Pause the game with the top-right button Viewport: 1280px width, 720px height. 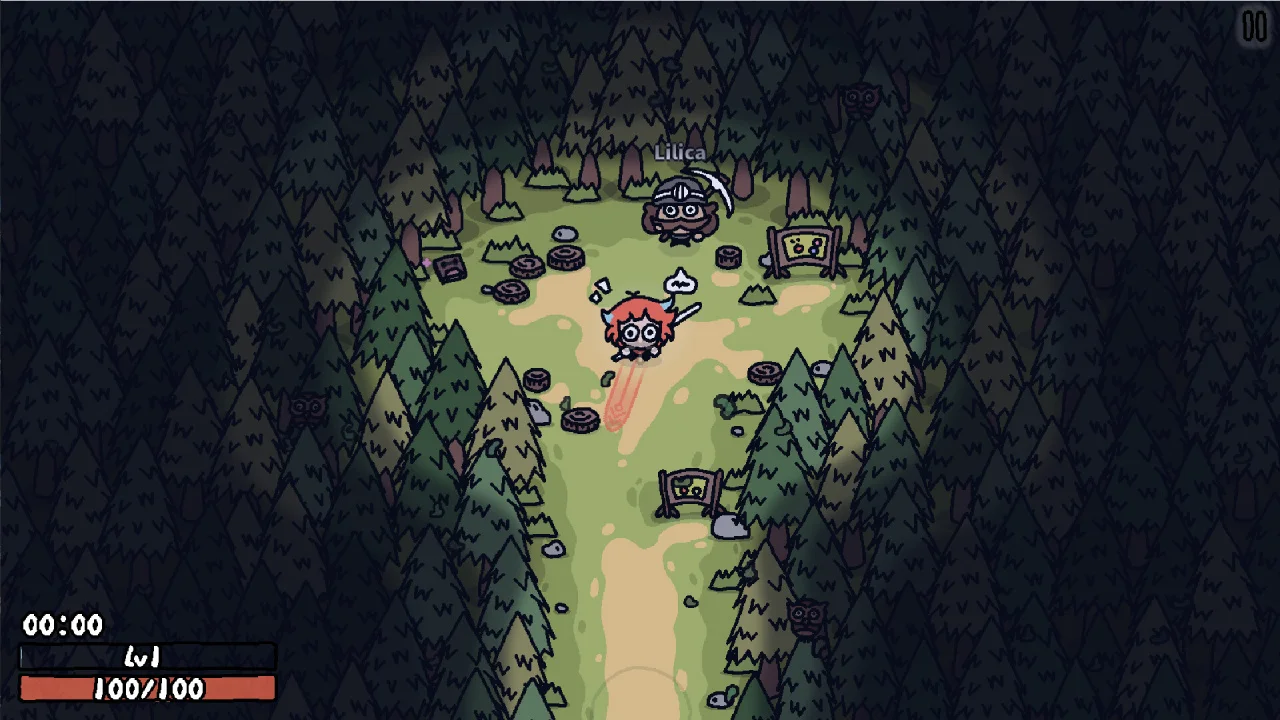click(1254, 27)
